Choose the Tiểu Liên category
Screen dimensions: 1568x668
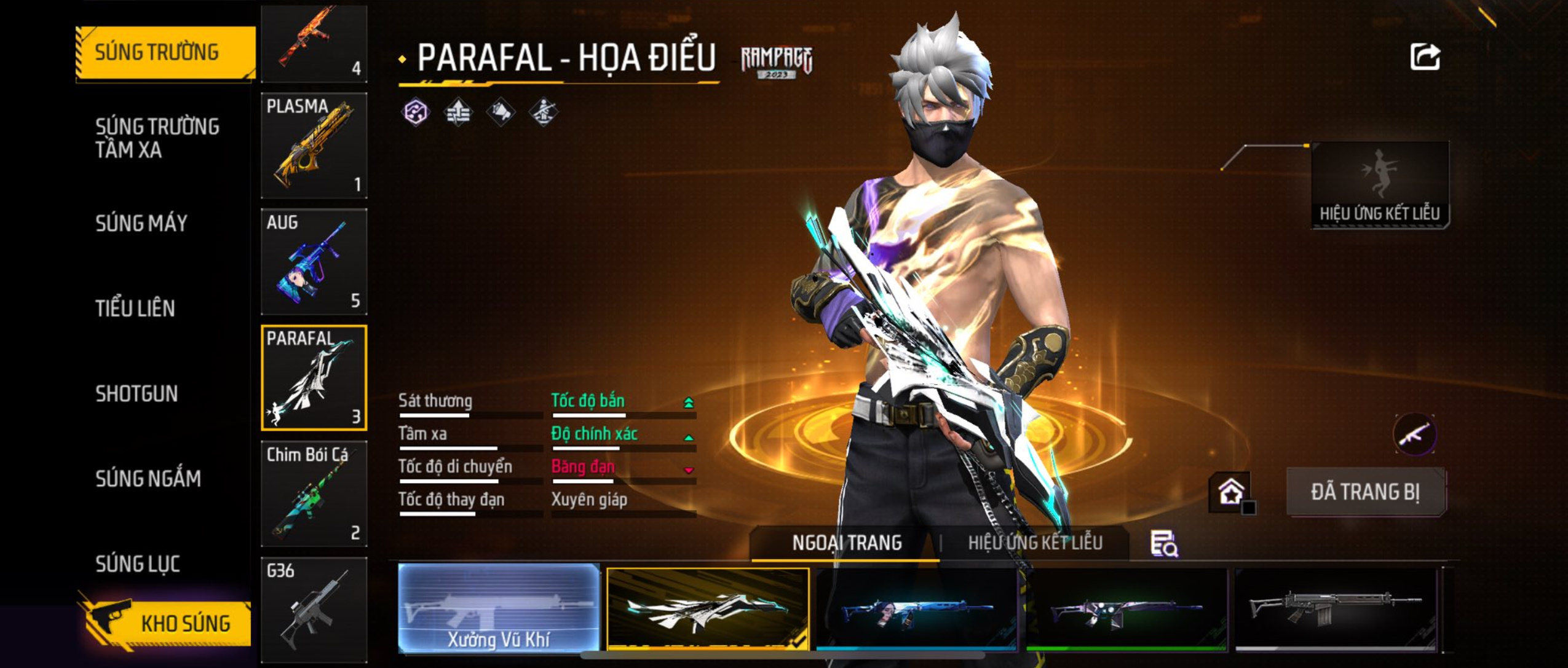pyautogui.click(x=135, y=308)
